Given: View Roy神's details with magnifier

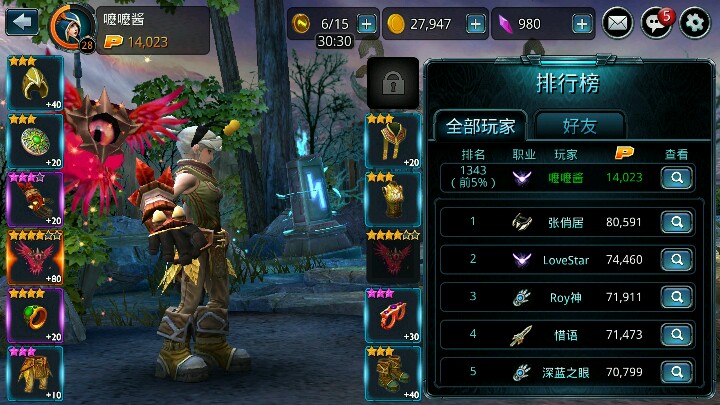Looking at the screenshot, I should pyautogui.click(x=677, y=297).
